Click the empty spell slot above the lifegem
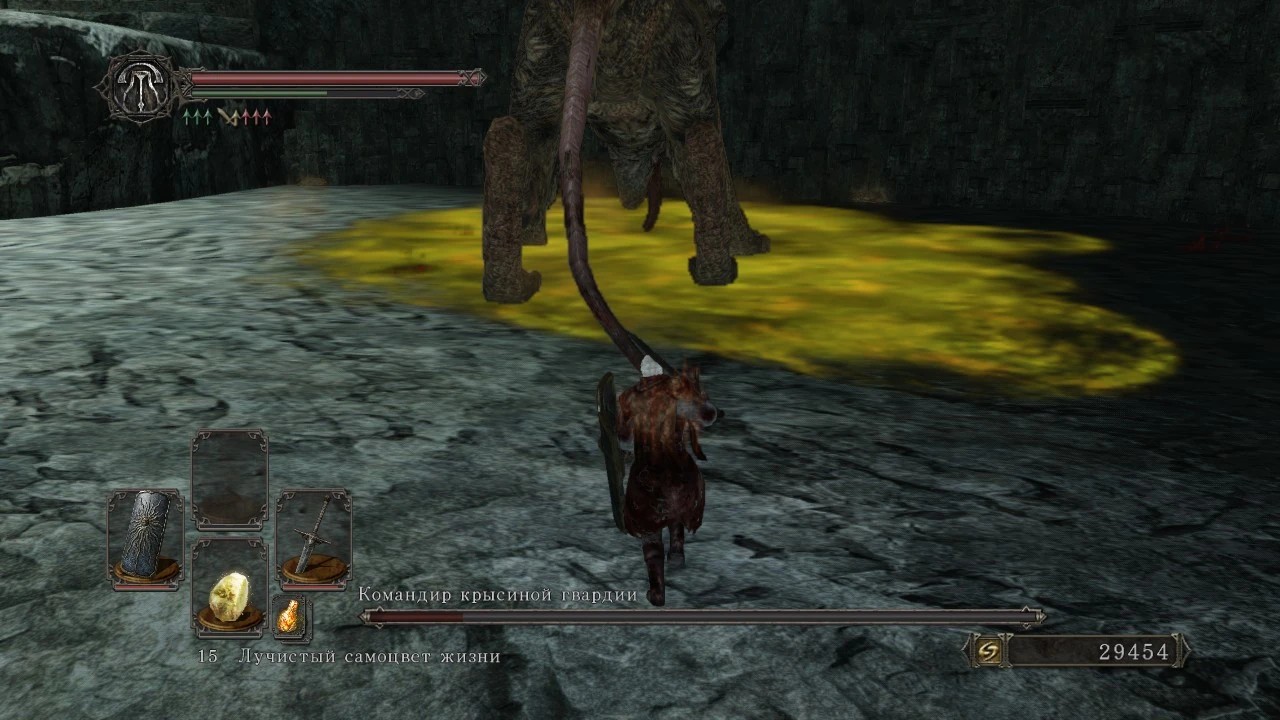This screenshot has height=720, width=1280. click(229, 479)
